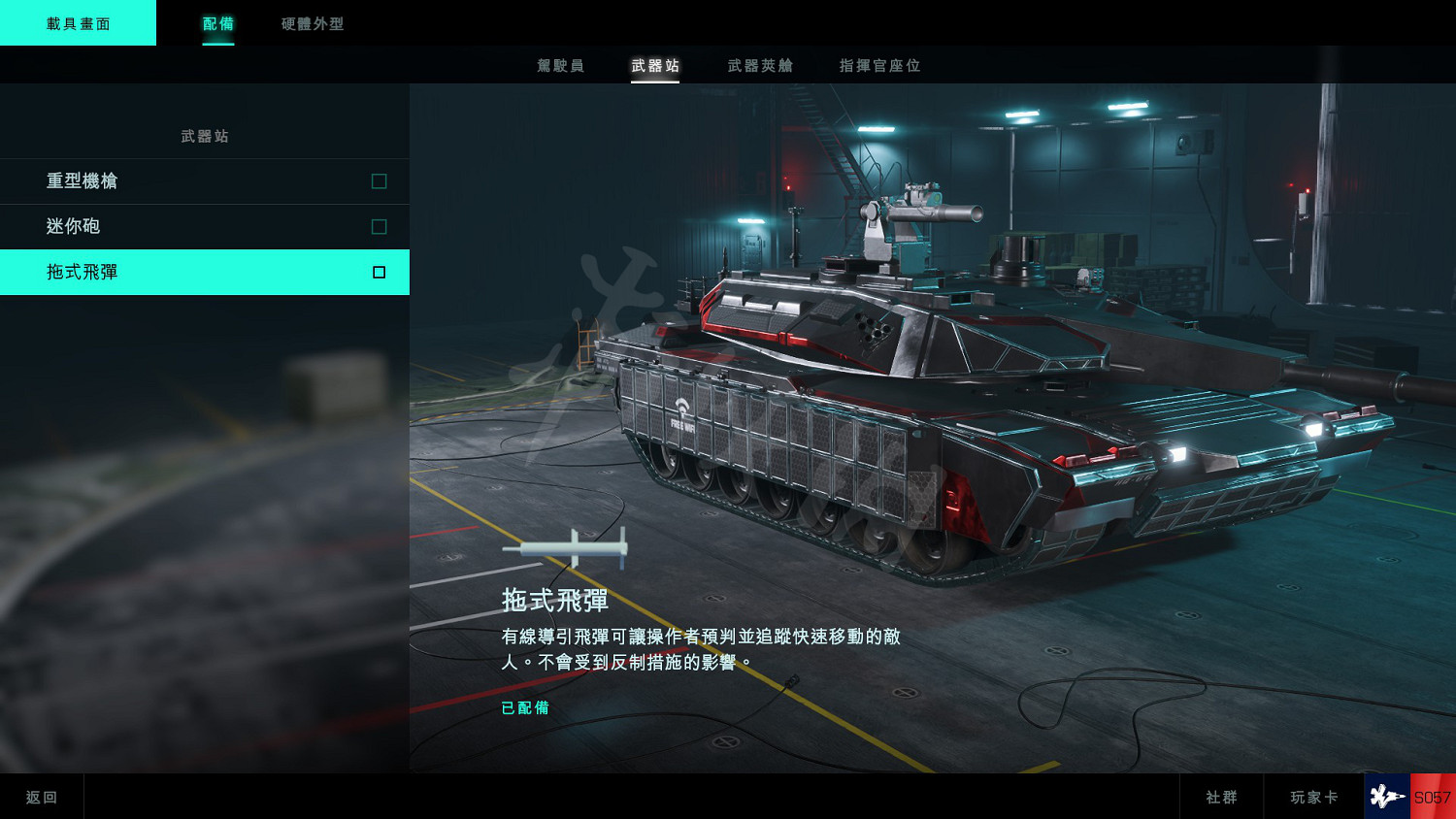Go back with the 返回 button
This screenshot has width=1456, height=819.
click(x=42, y=797)
